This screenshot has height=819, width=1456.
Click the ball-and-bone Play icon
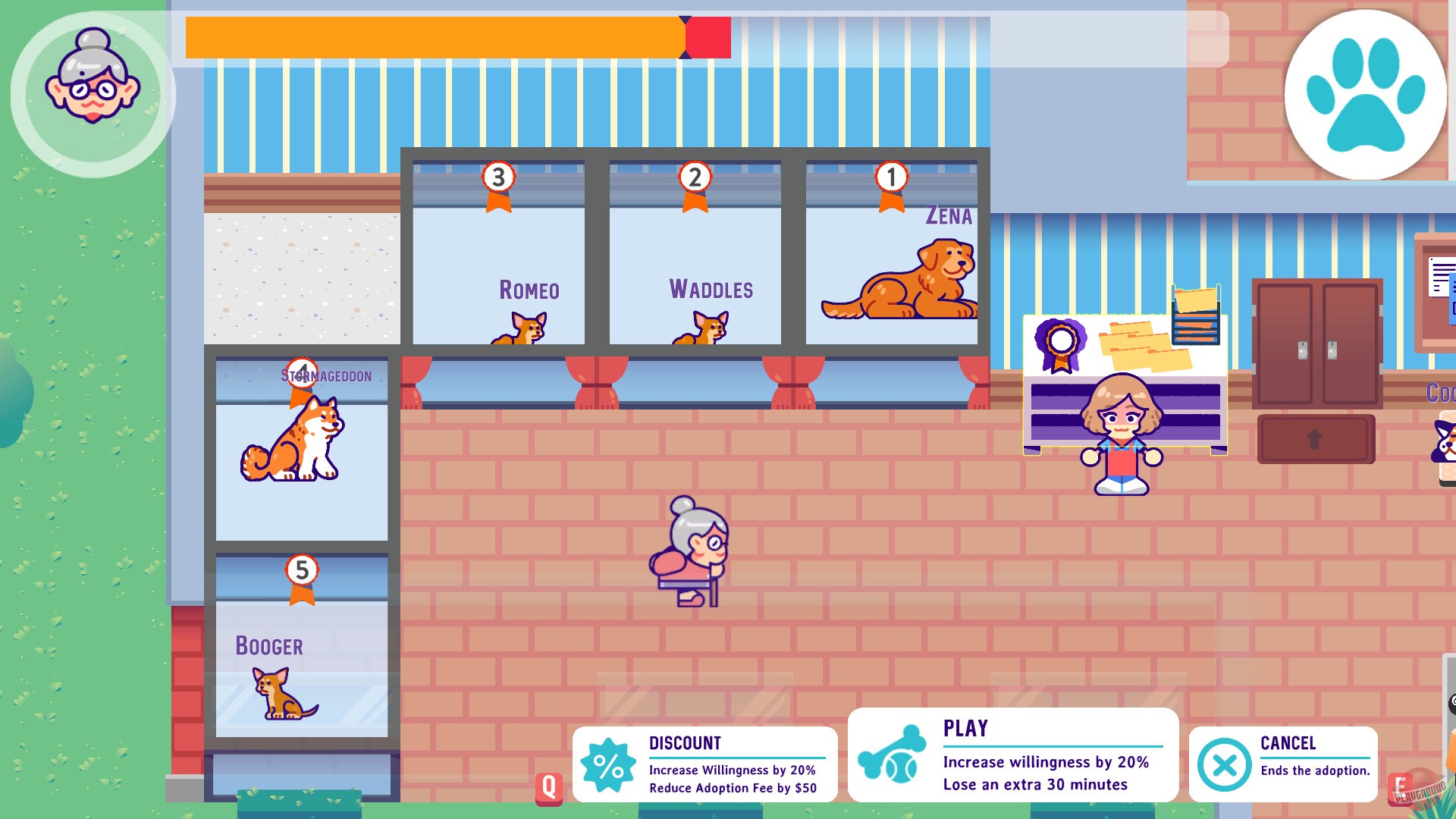click(892, 755)
